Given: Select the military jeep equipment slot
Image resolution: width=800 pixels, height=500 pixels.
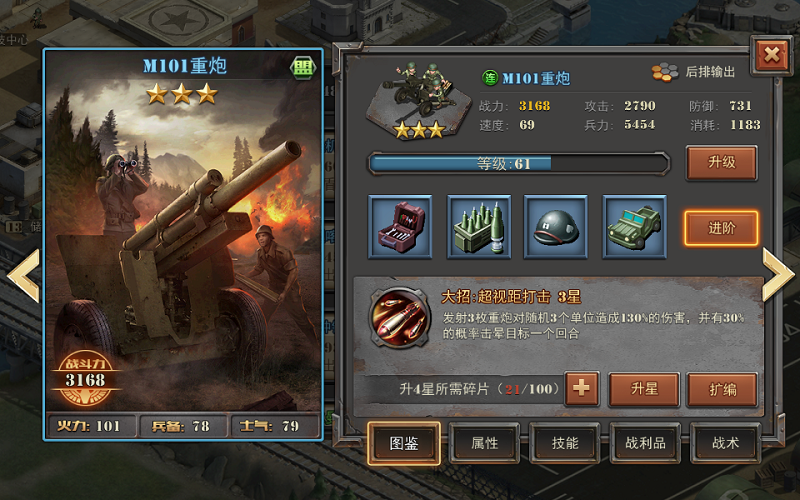Looking at the screenshot, I should click(634, 227).
